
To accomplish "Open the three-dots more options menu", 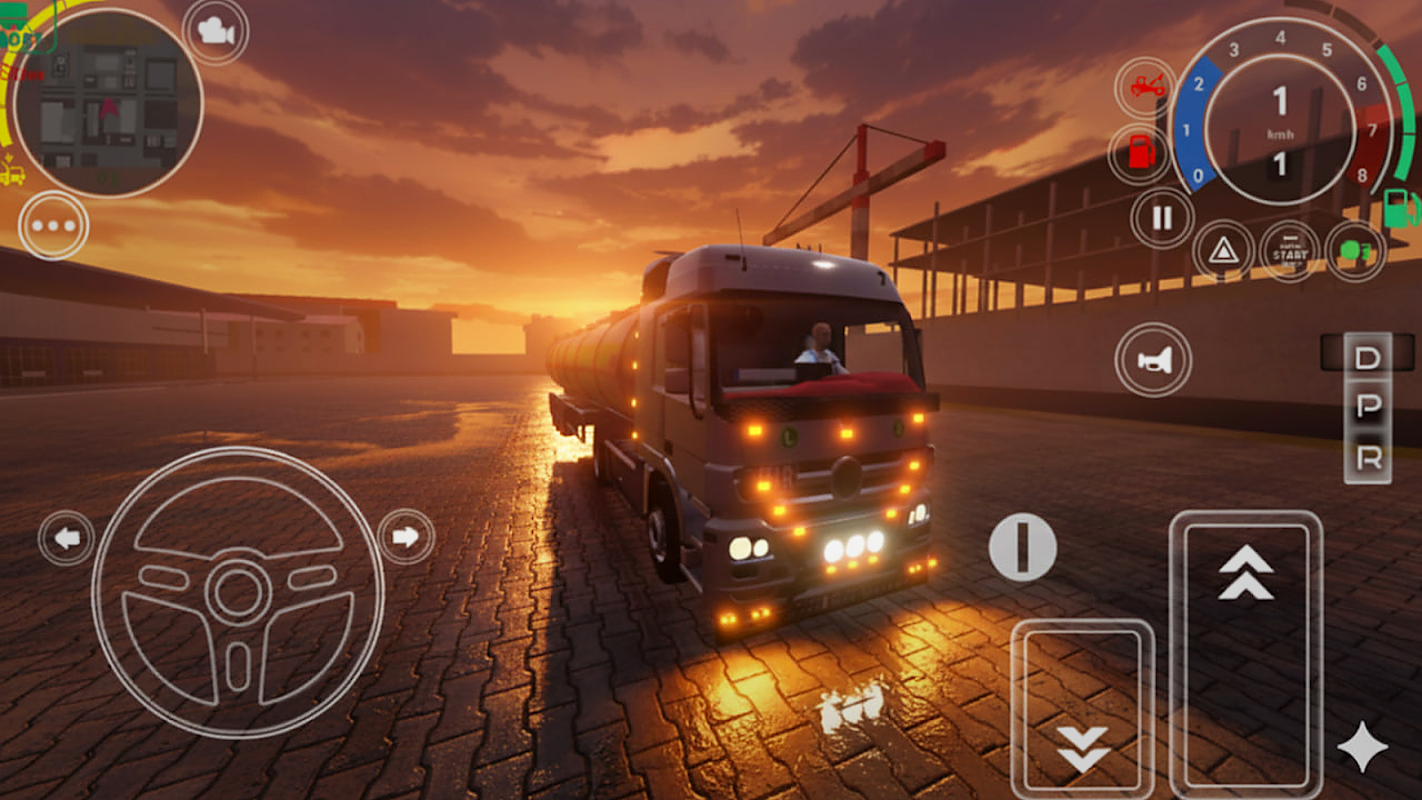I will [x=53, y=225].
